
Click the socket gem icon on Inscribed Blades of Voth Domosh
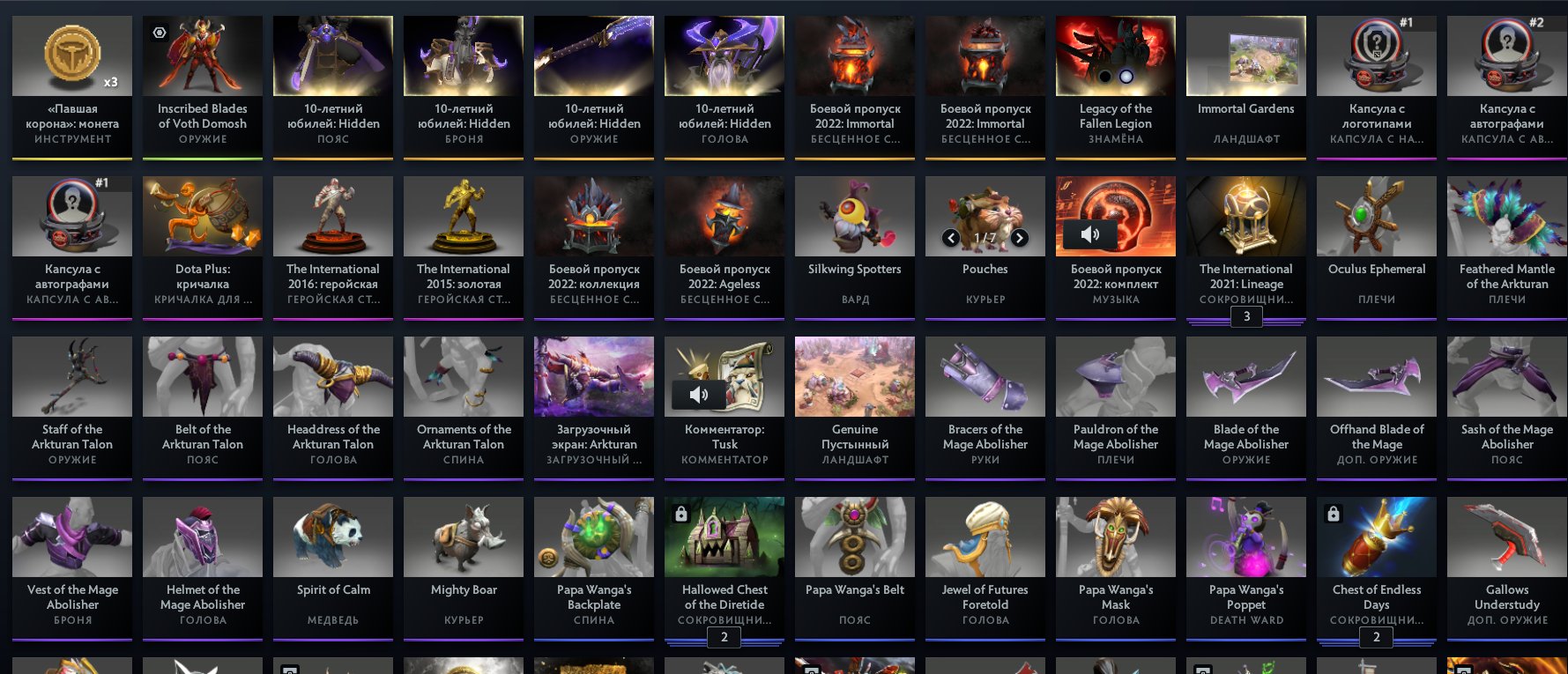tap(160, 32)
